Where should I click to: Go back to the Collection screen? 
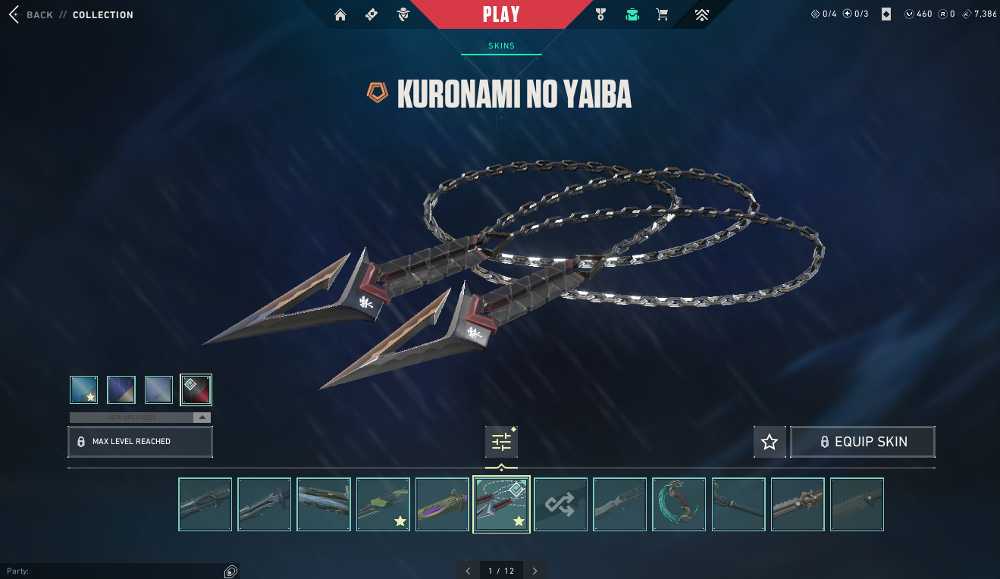[x=31, y=15]
